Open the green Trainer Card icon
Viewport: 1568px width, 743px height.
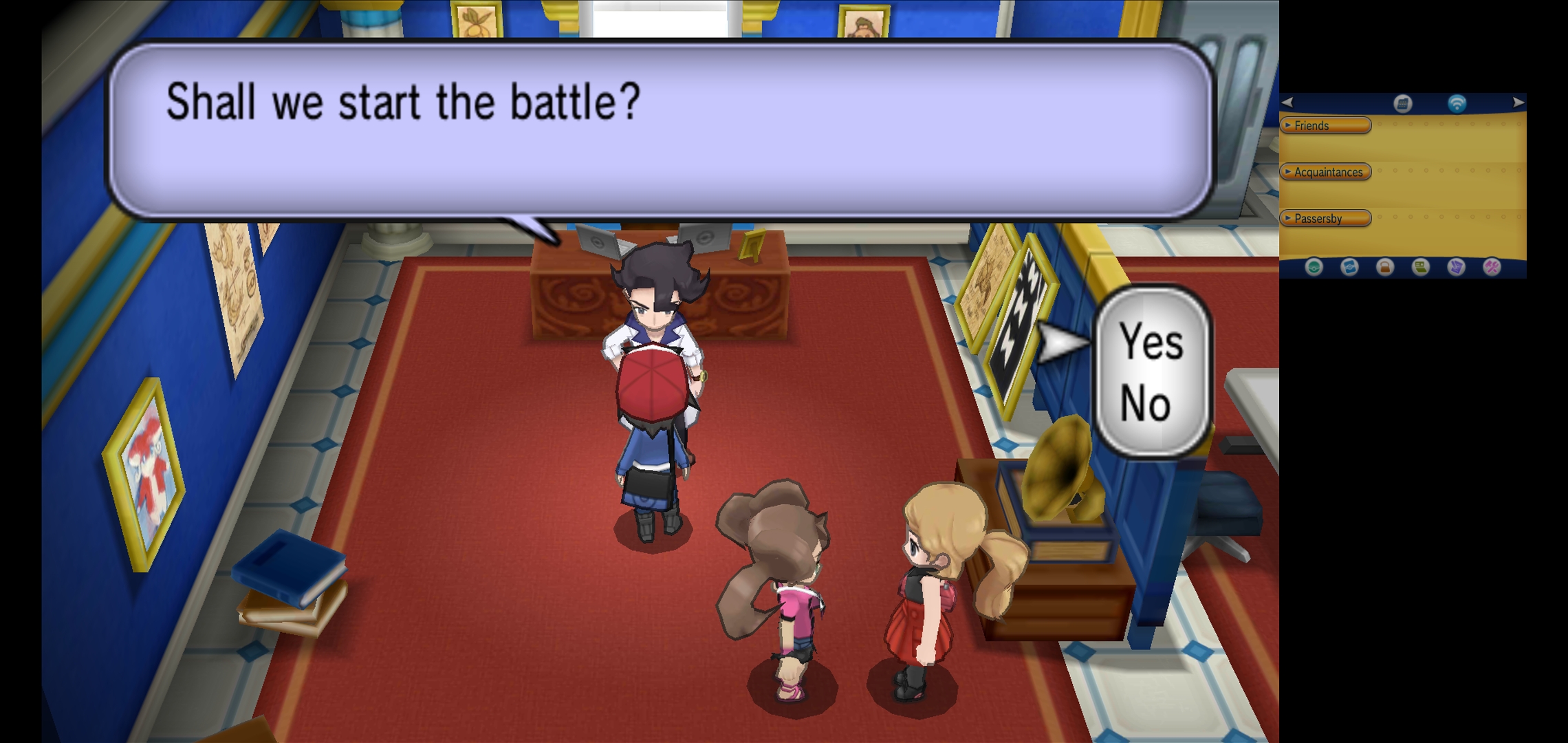1420,267
